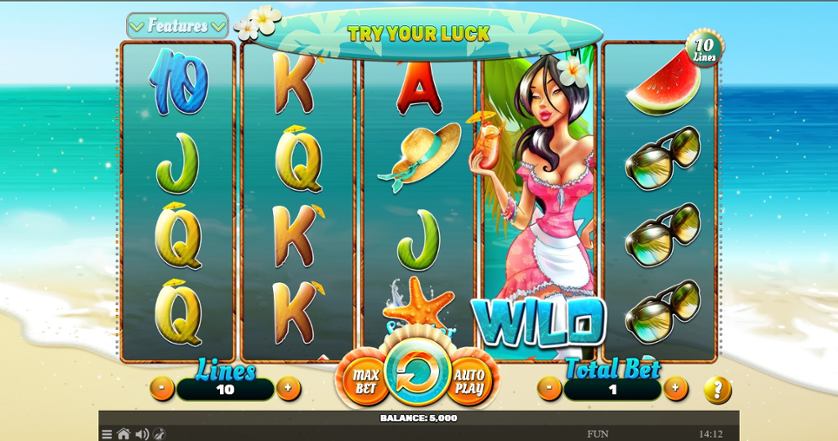Screen dimensions: 838x441
Task: Toggle sound with the speaker icon
Action: pyautogui.click(x=140, y=434)
